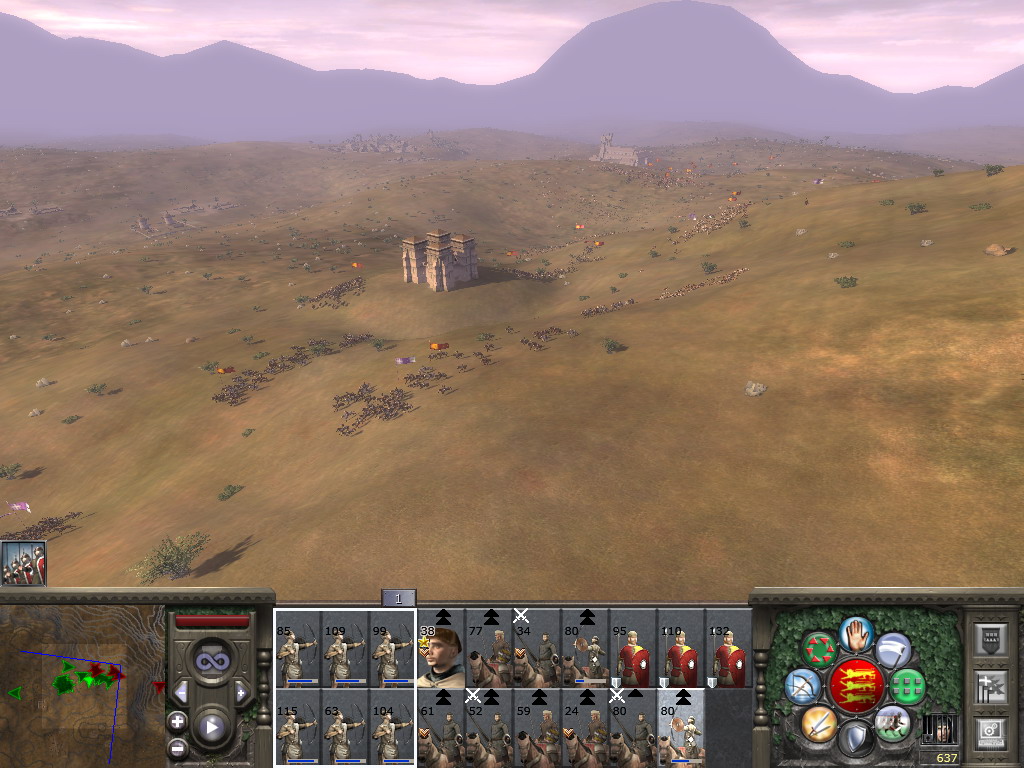Select the general's unit card with 38 men
Image resolution: width=1024 pixels, height=768 pixels.
pyautogui.click(x=441, y=650)
